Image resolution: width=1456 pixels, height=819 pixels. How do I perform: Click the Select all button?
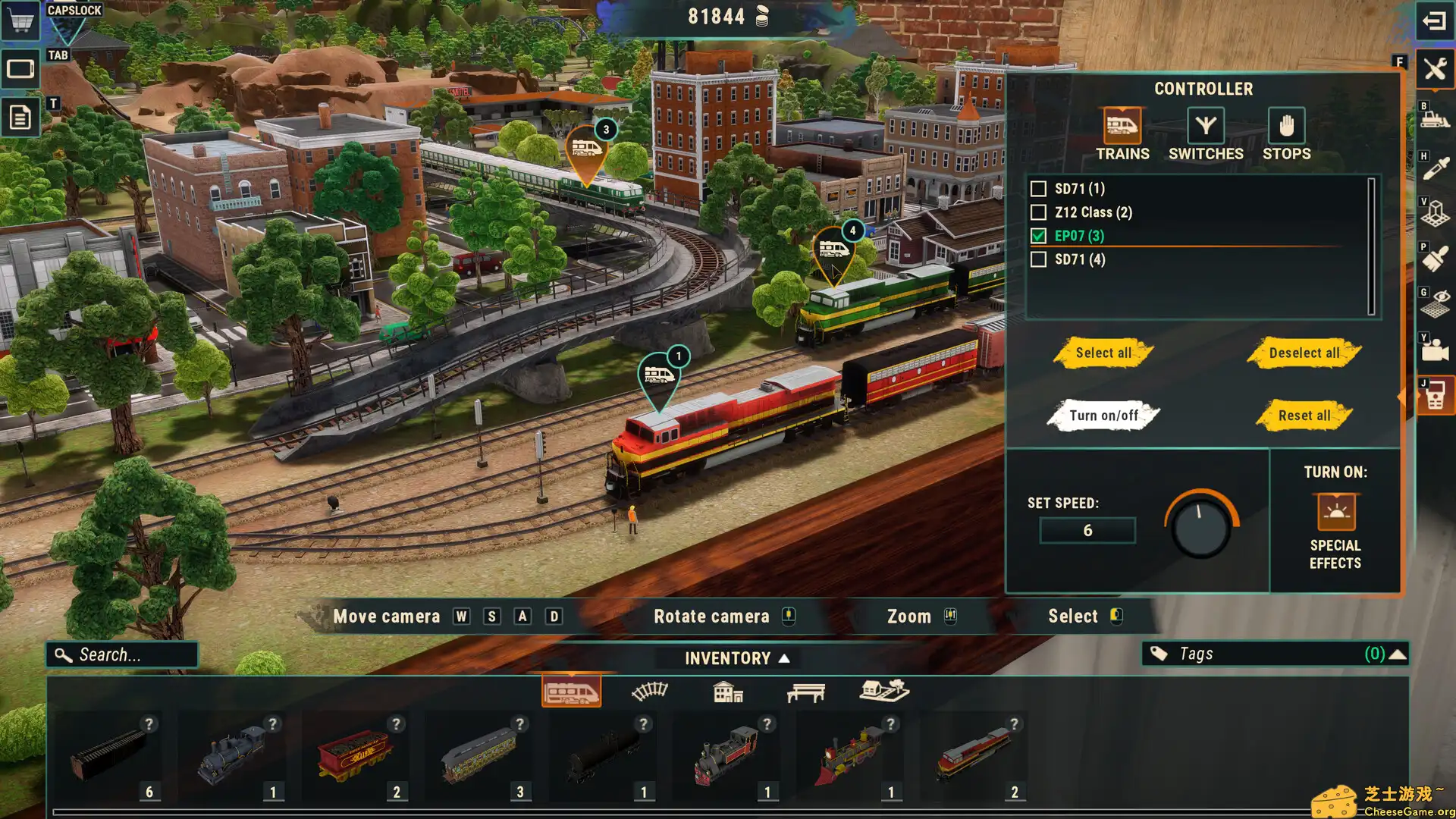[1102, 353]
